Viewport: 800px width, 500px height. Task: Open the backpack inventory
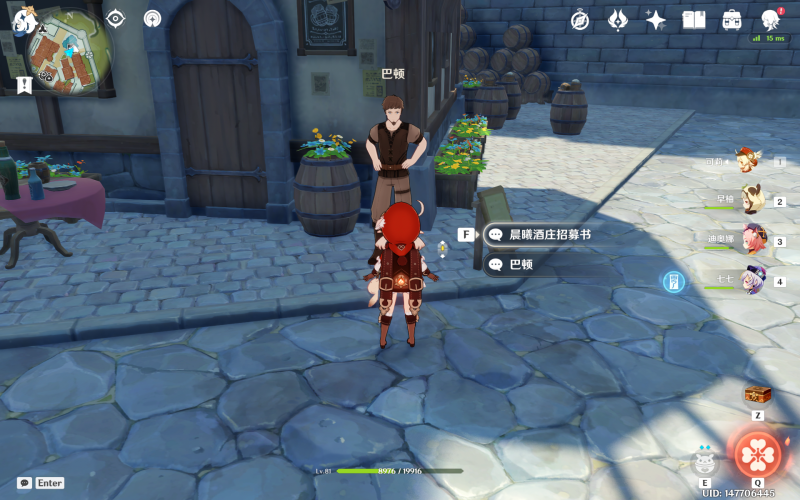[x=732, y=19]
